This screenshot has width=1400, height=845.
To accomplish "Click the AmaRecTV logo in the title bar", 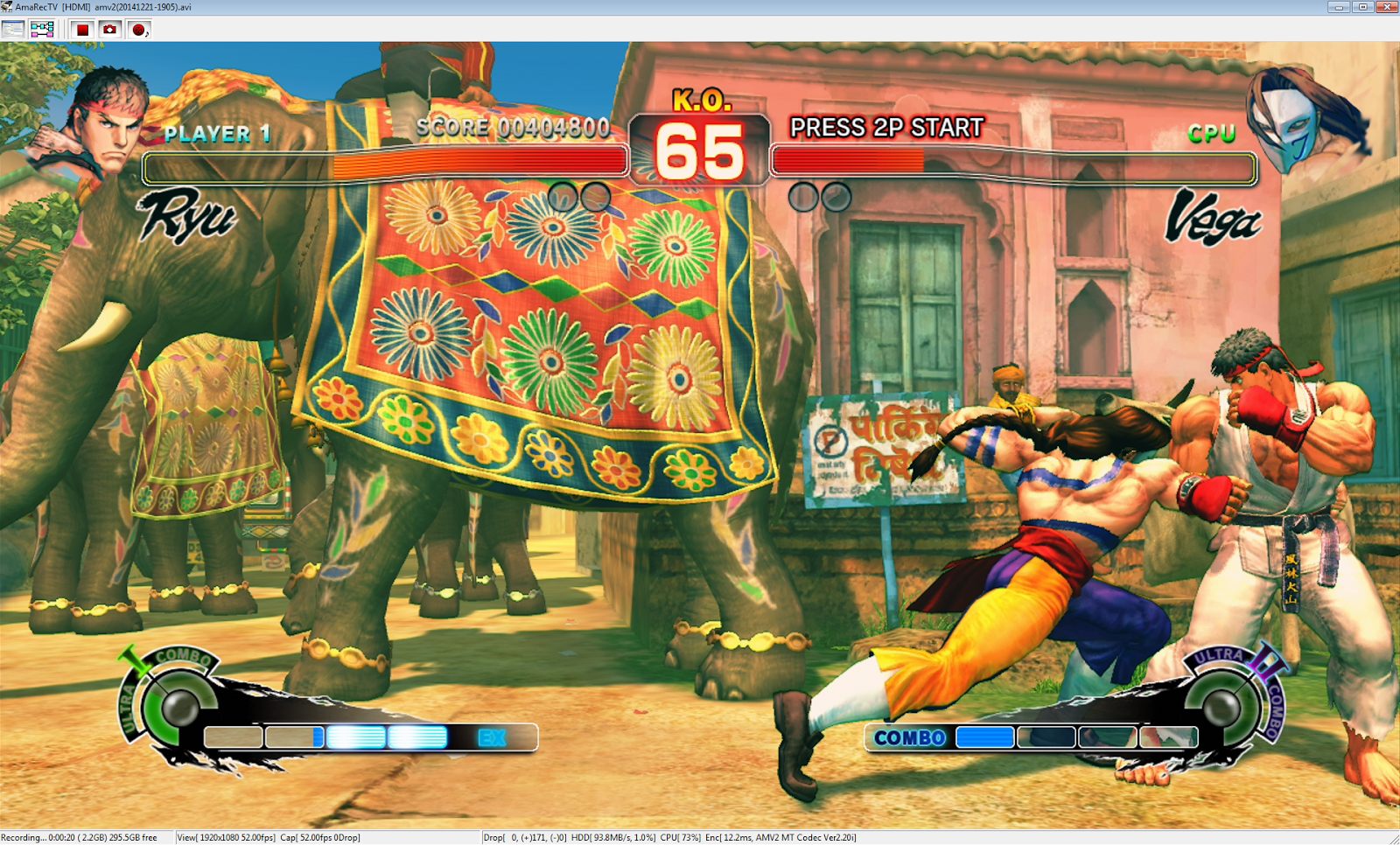I will 7,7.
